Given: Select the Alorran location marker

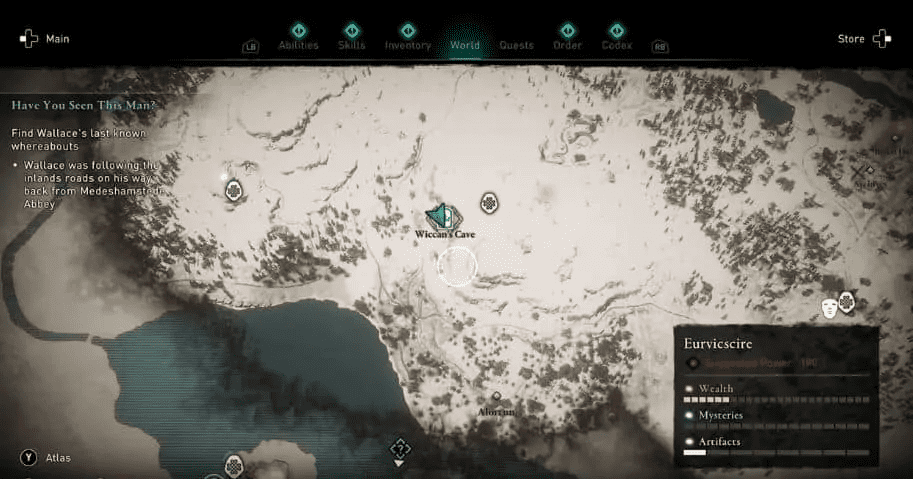Looking at the screenshot, I should [496, 397].
